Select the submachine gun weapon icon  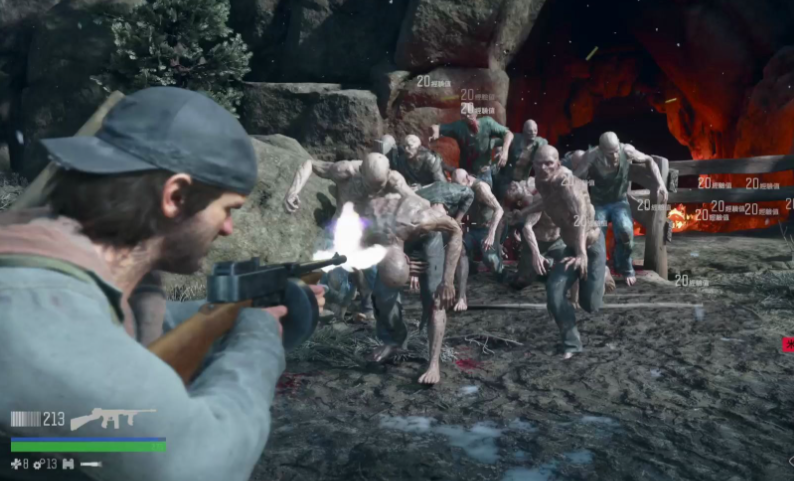pos(112,418)
